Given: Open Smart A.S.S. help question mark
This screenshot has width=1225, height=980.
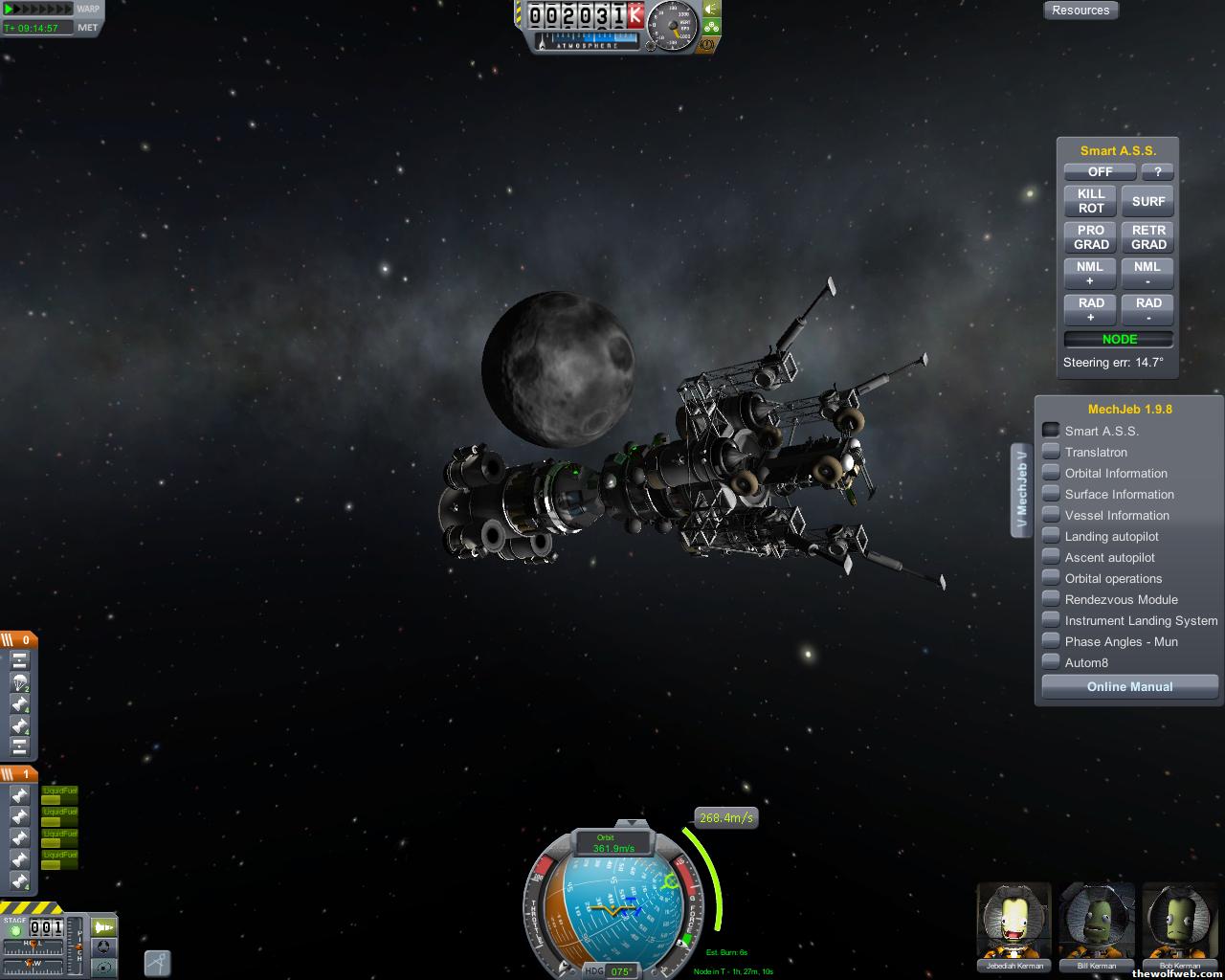Looking at the screenshot, I should [x=1157, y=171].
